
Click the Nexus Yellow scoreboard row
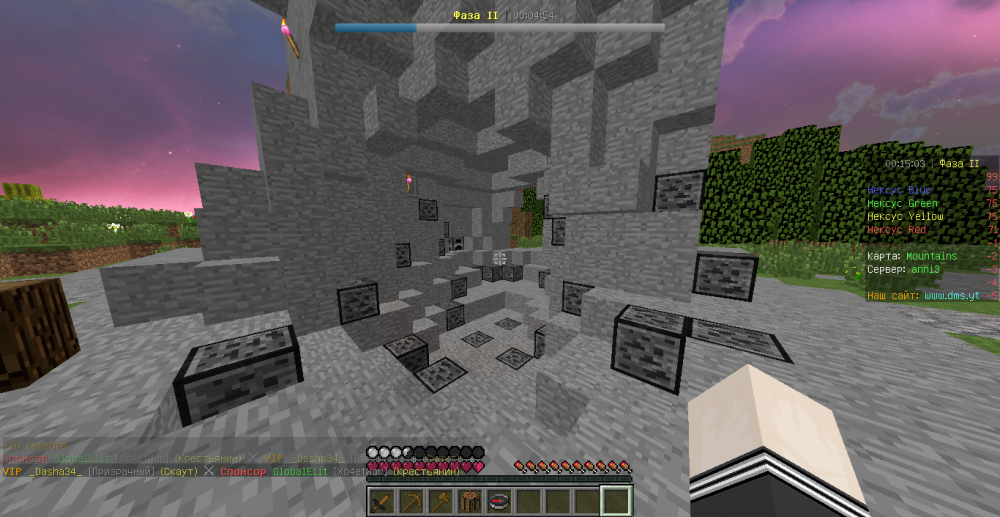click(905, 216)
